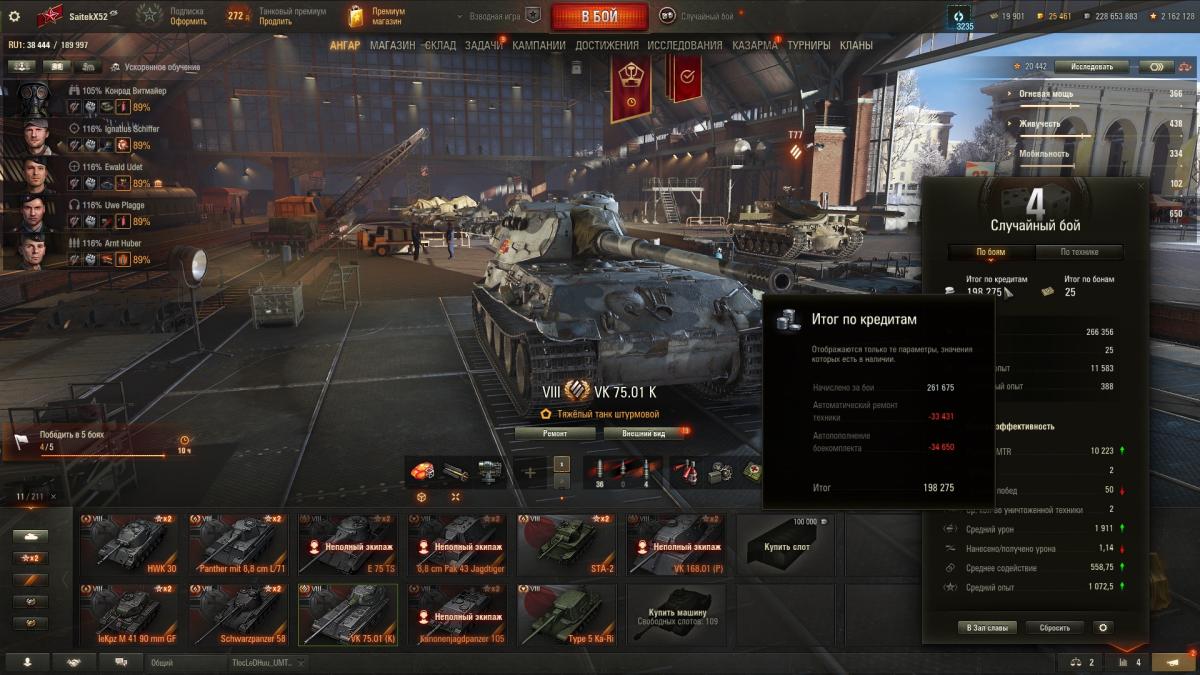Viewport: 1200px width, 675px height.
Task: Open В Зал славы hall of fame
Action: point(987,628)
